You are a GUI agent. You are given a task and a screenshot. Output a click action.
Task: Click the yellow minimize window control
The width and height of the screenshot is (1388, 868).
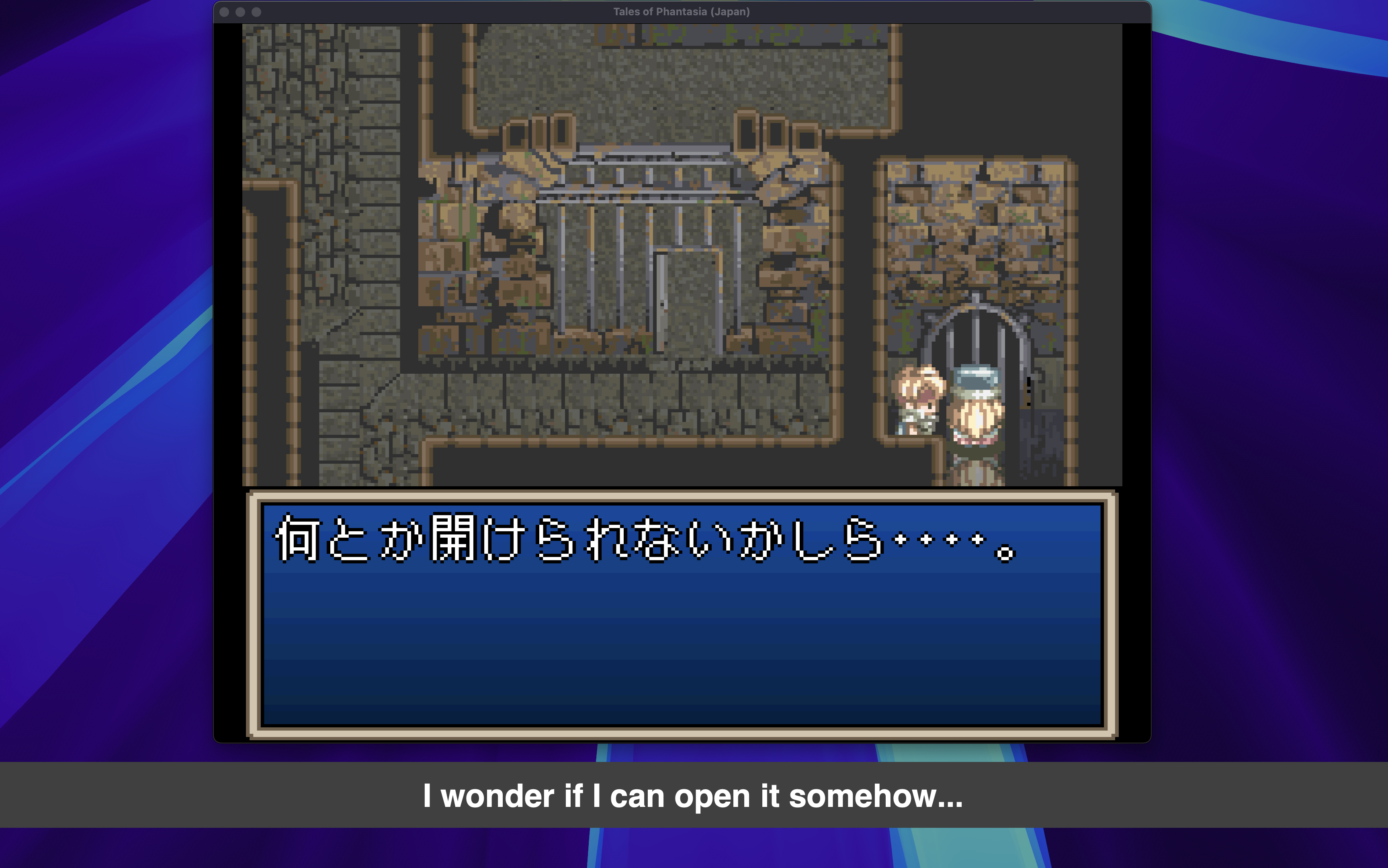point(241,12)
